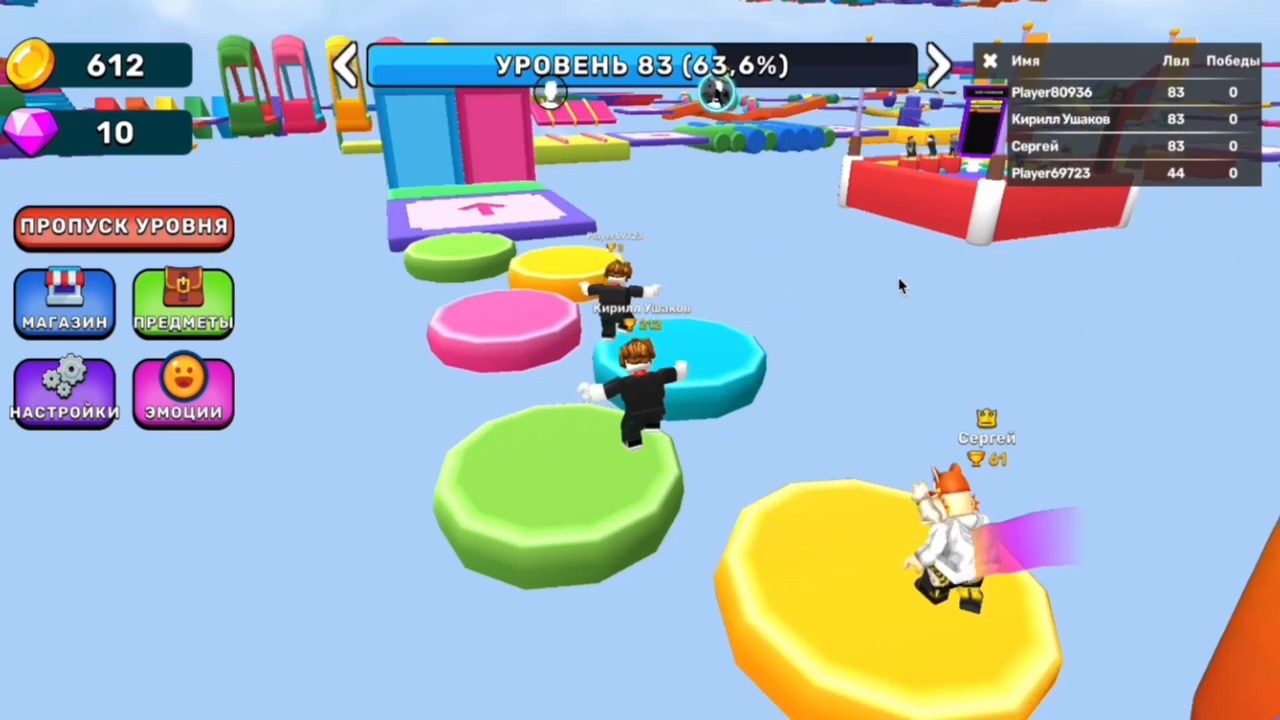Viewport: 1280px width, 720px height.
Task: Close the leaderboard with the X button
Action: 989,61
